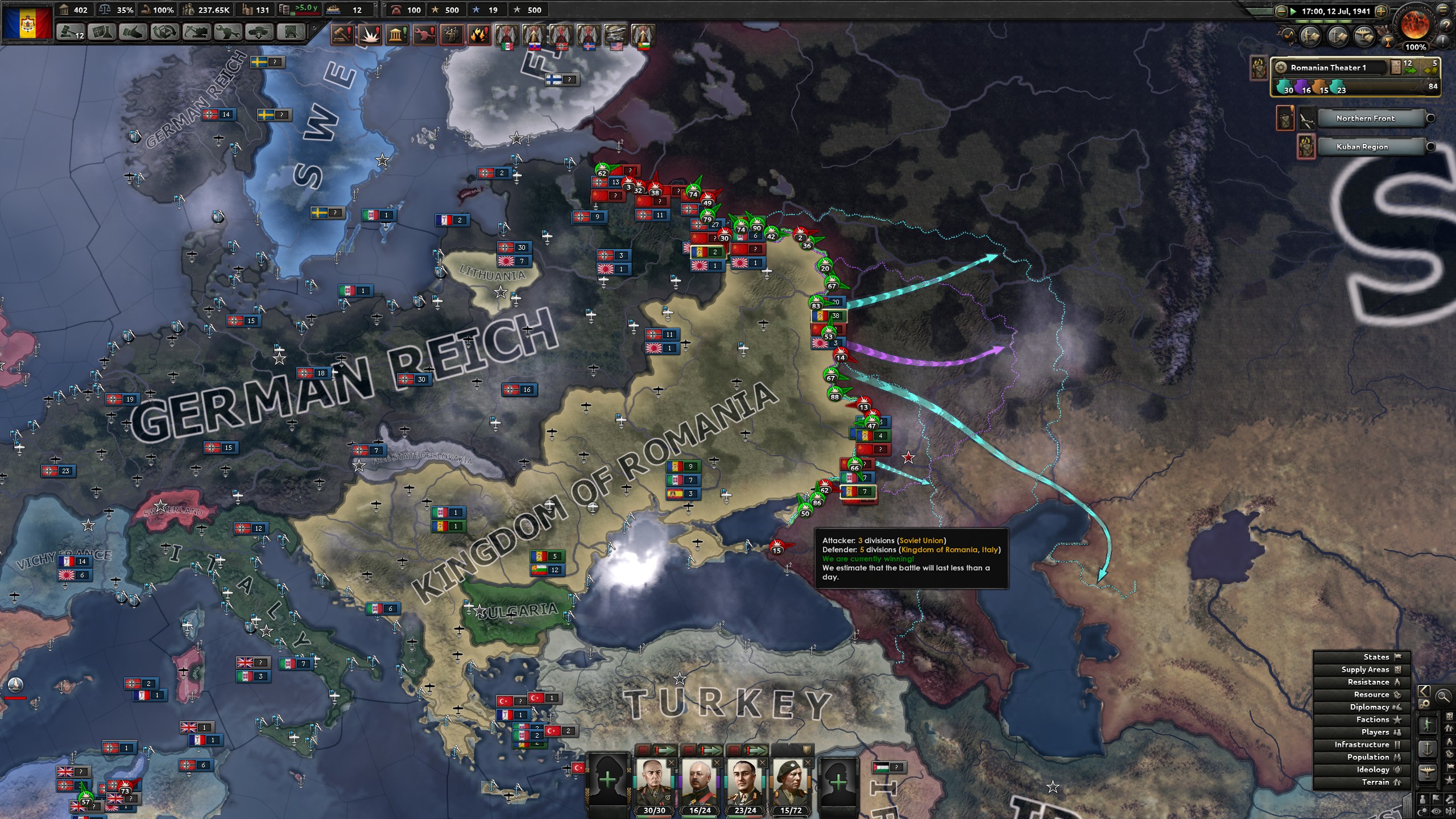Select the Decisions gavel icon with 12
This screenshot has height=819, width=1456.
70,33
